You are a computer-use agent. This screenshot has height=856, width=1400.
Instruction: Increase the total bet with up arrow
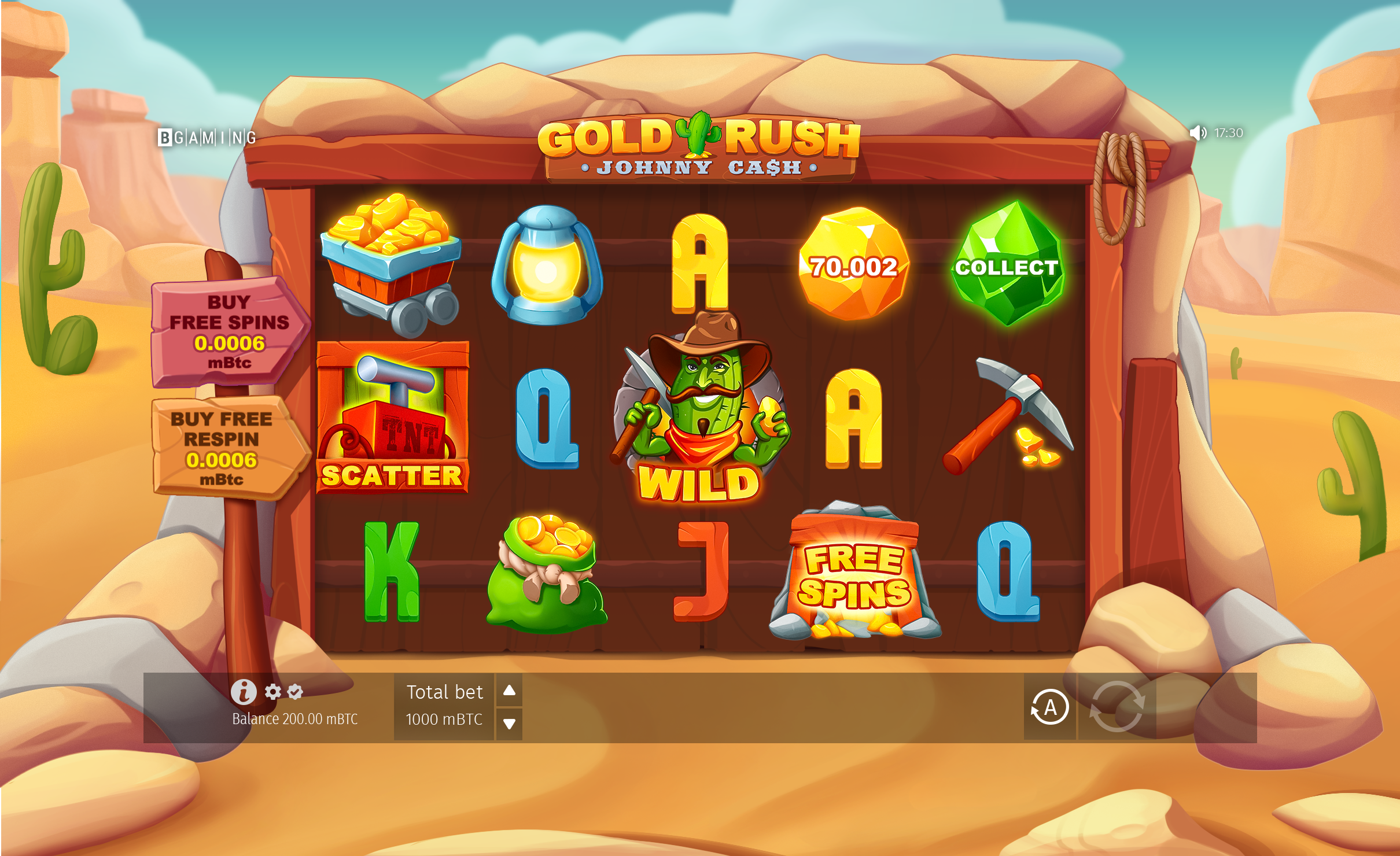coord(509,690)
